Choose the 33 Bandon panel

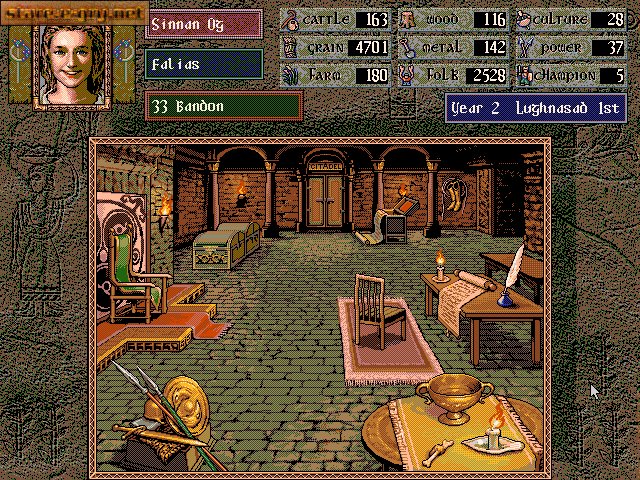pyautogui.click(x=223, y=104)
